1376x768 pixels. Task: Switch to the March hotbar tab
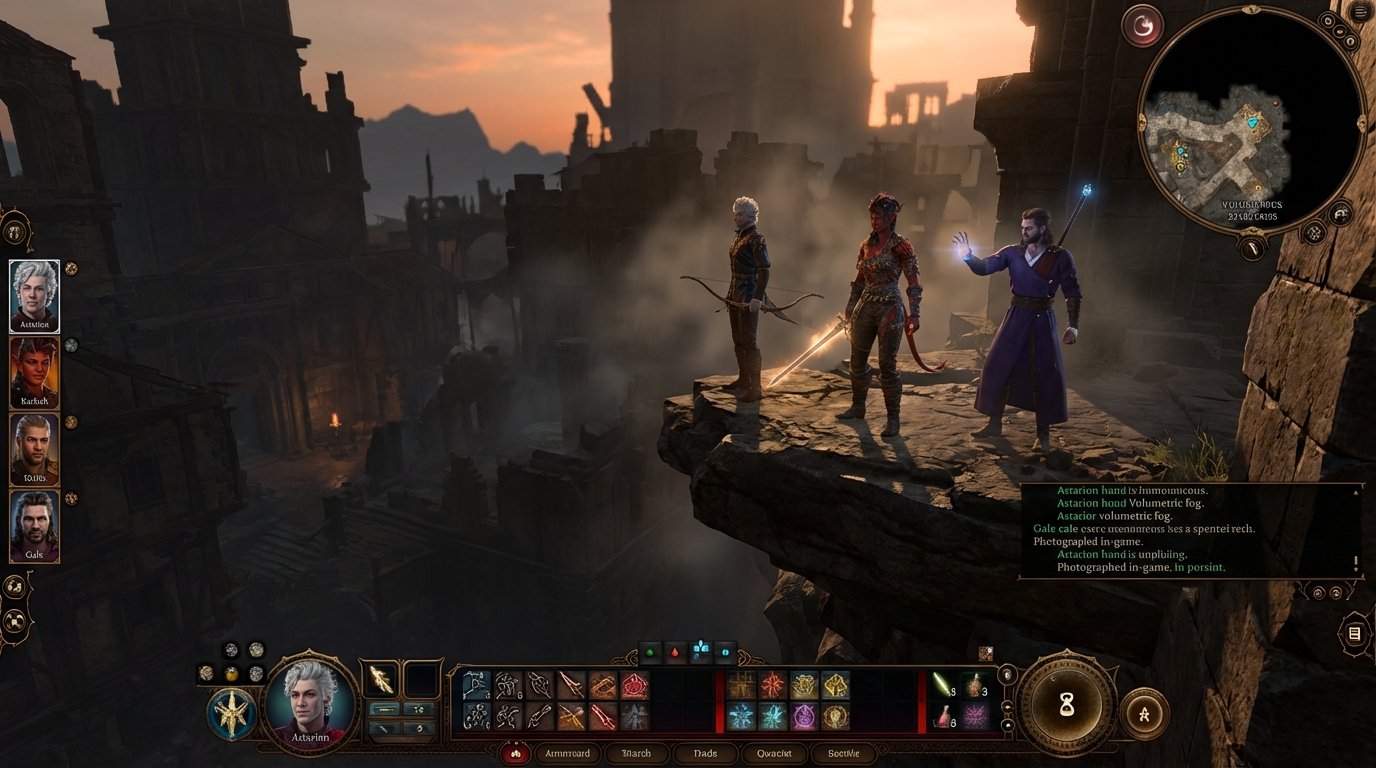pyautogui.click(x=637, y=753)
